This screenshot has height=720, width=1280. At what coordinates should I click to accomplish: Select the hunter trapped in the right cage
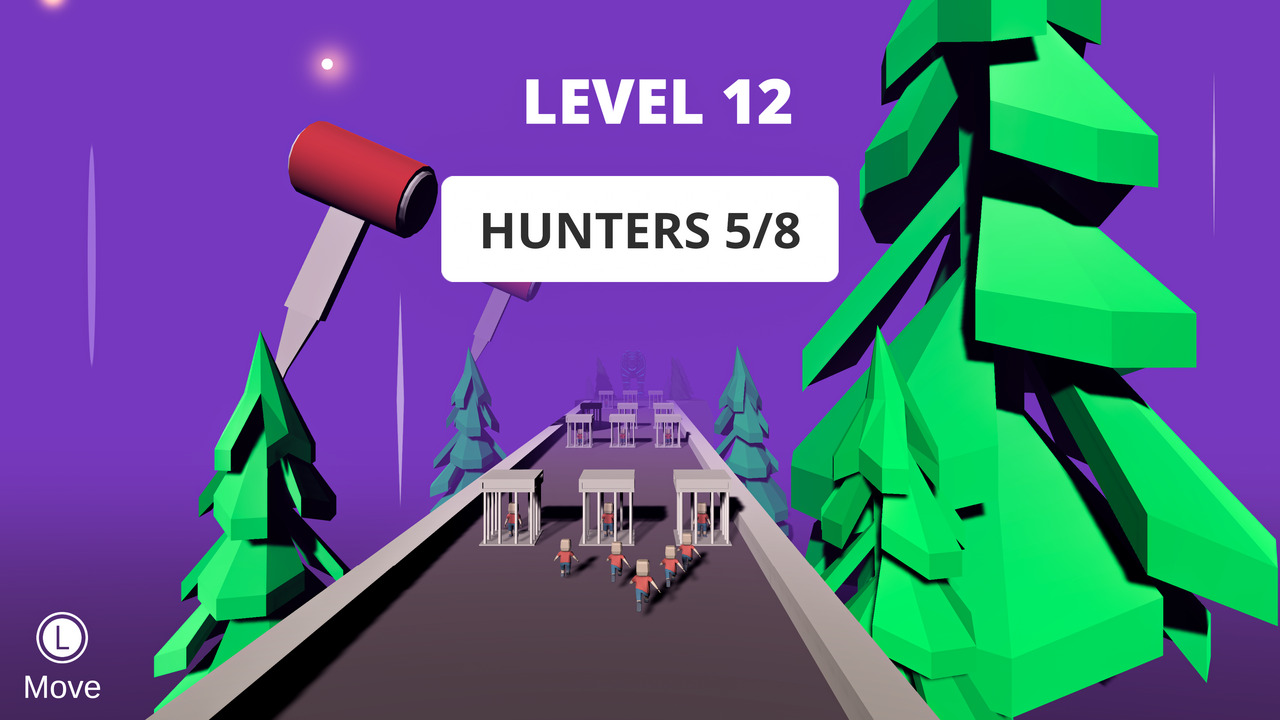pyautogui.click(x=703, y=520)
